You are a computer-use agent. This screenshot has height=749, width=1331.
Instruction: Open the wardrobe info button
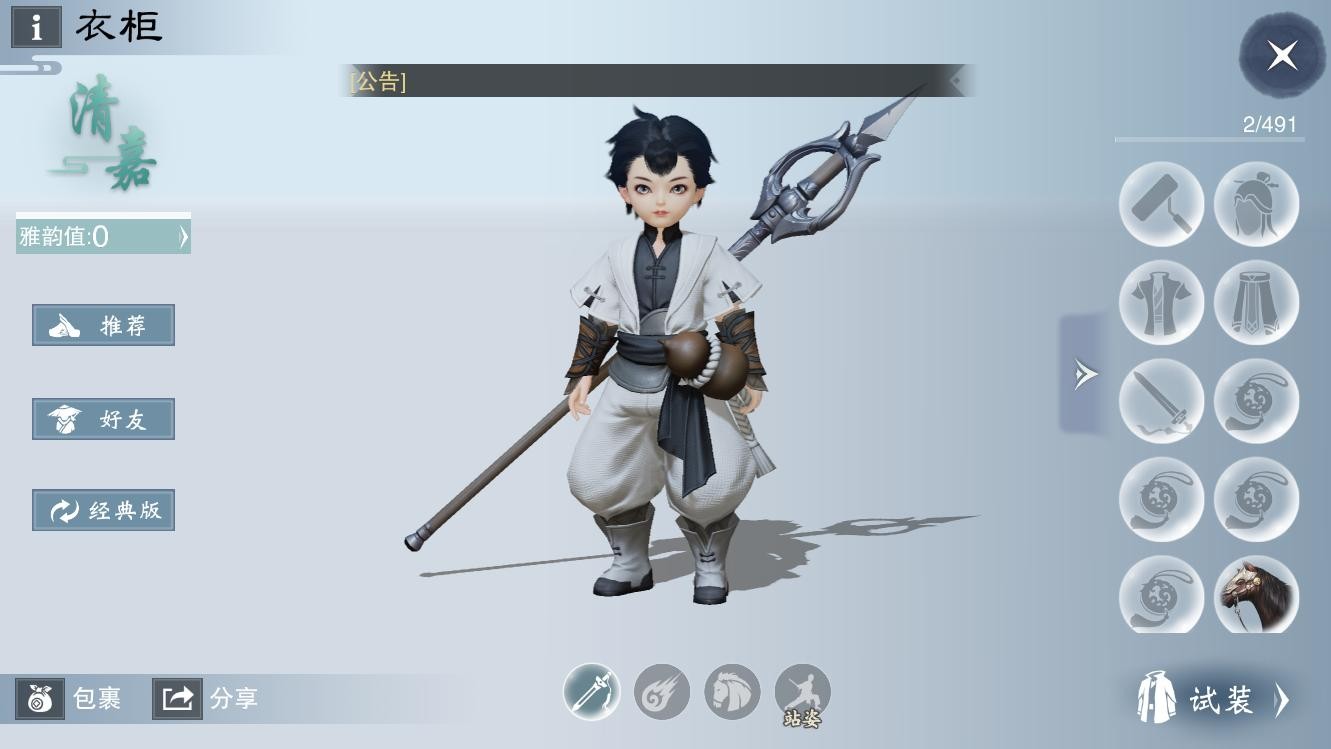point(37,27)
